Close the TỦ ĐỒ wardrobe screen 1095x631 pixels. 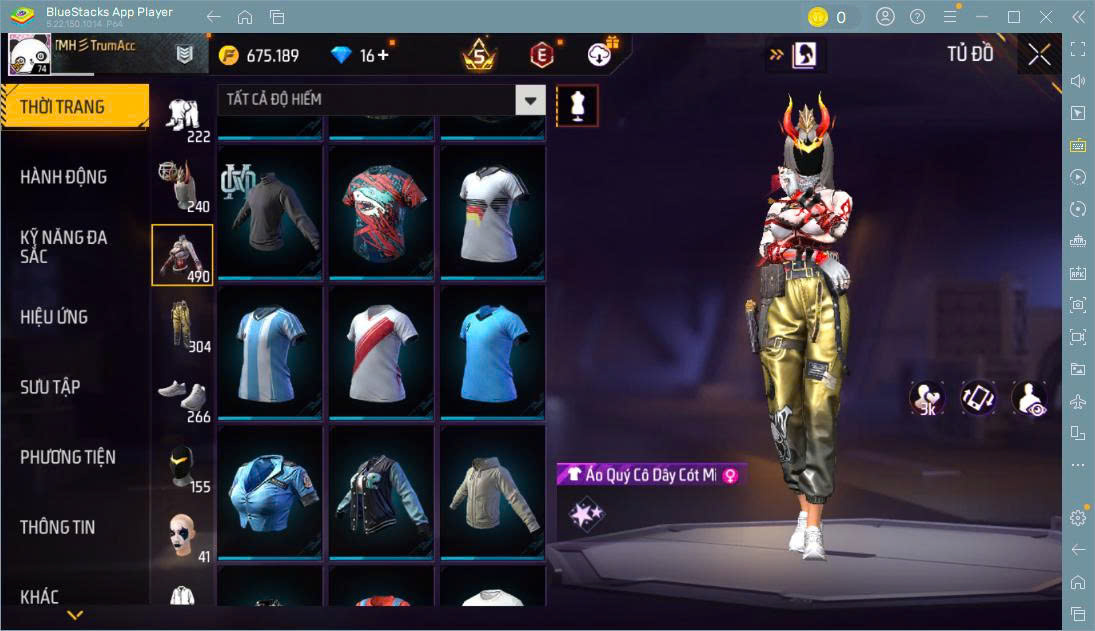pyautogui.click(x=1039, y=55)
